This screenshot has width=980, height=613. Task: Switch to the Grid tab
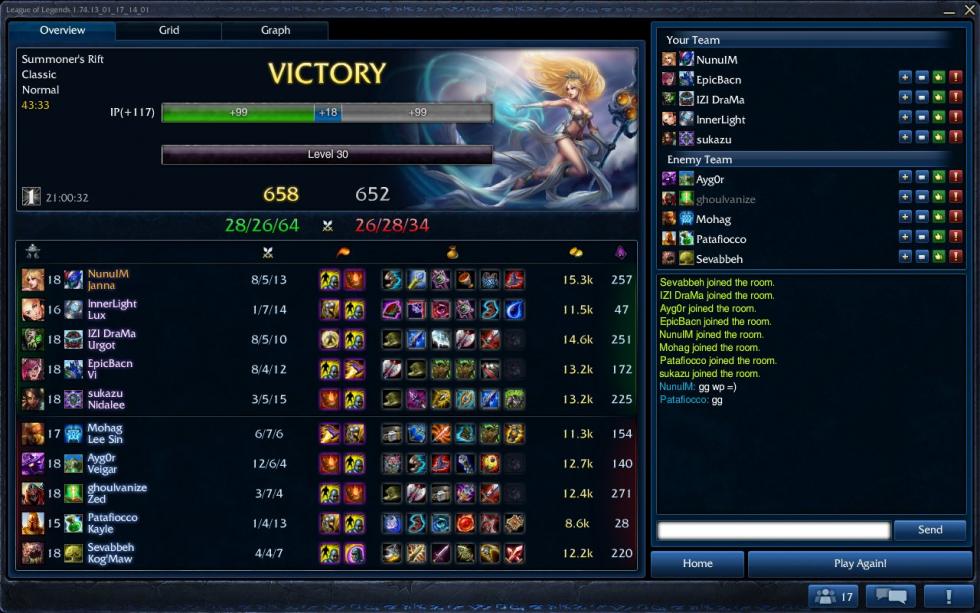169,30
